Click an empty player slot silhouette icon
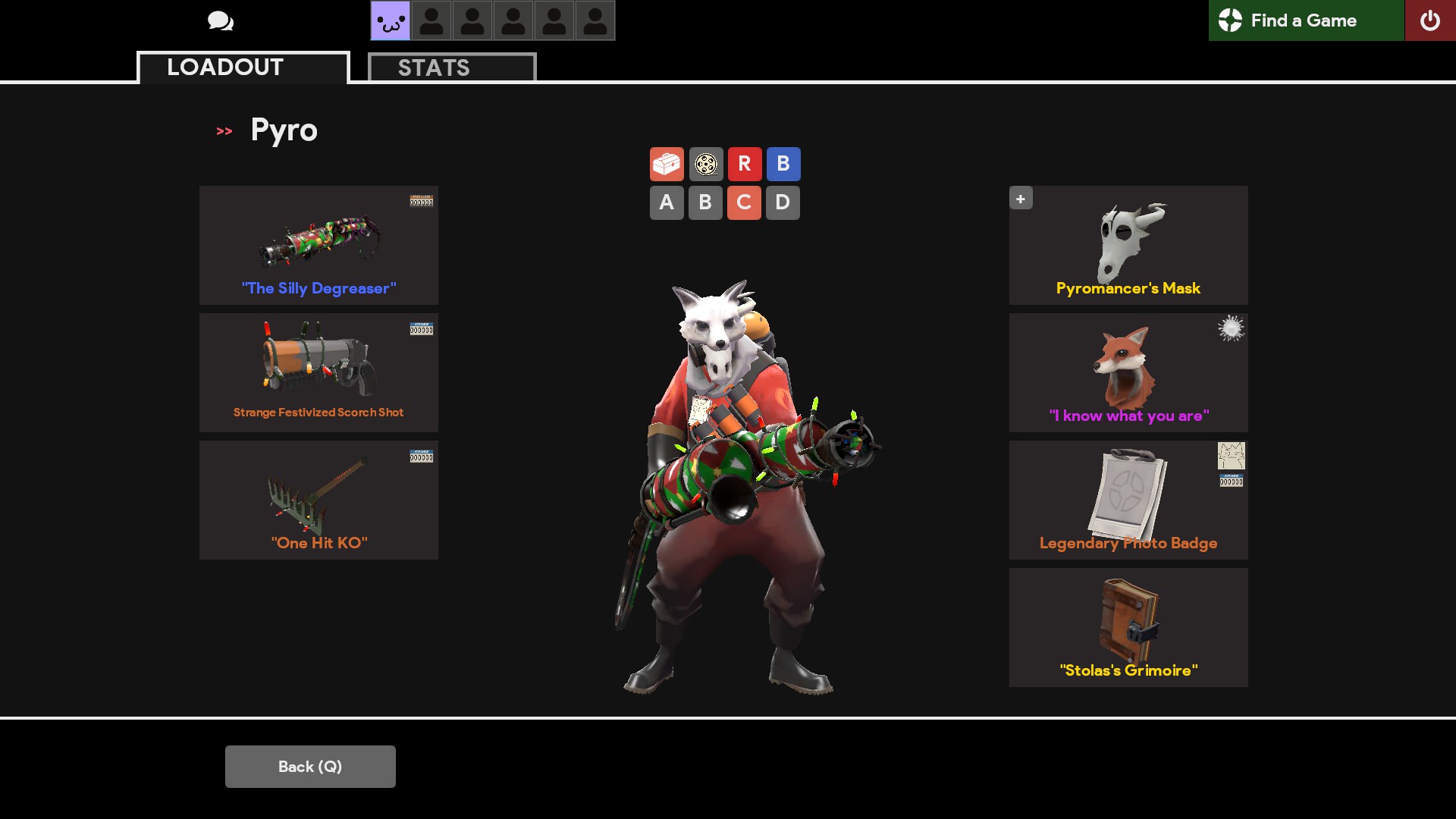Screen dimensions: 1456x819 pyautogui.click(x=432, y=20)
